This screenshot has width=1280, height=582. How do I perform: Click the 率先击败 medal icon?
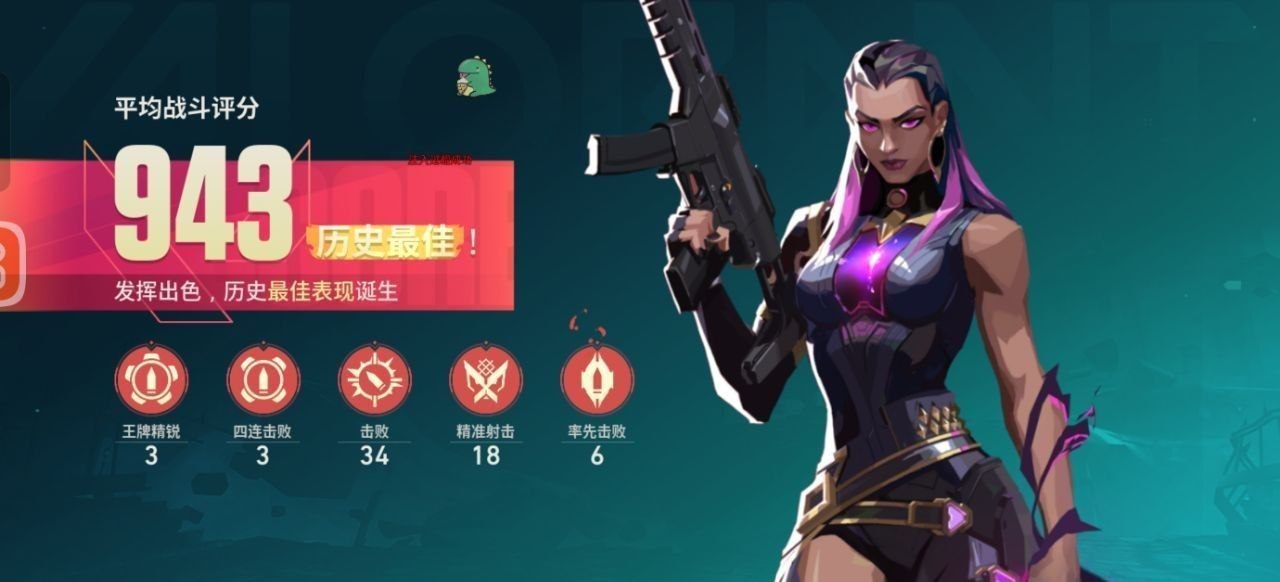pyautogui.click(x=597, y=380)
